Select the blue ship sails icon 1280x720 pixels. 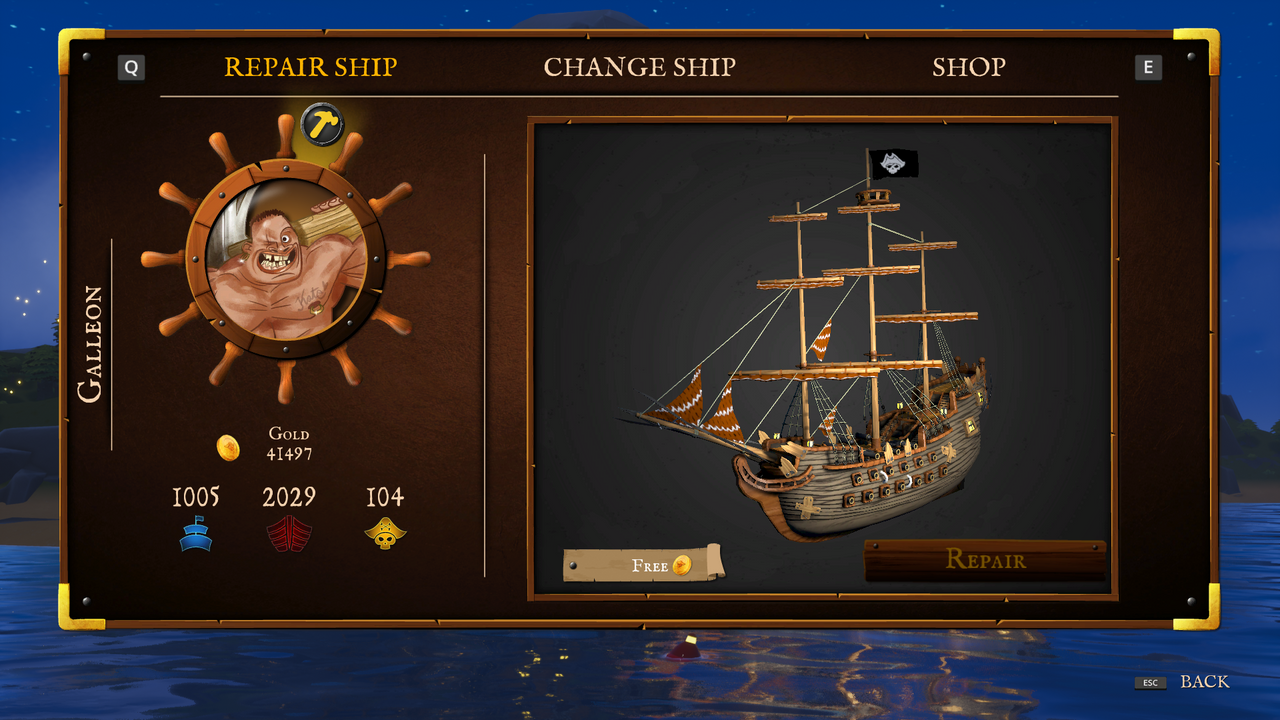(x=196, y=531)
